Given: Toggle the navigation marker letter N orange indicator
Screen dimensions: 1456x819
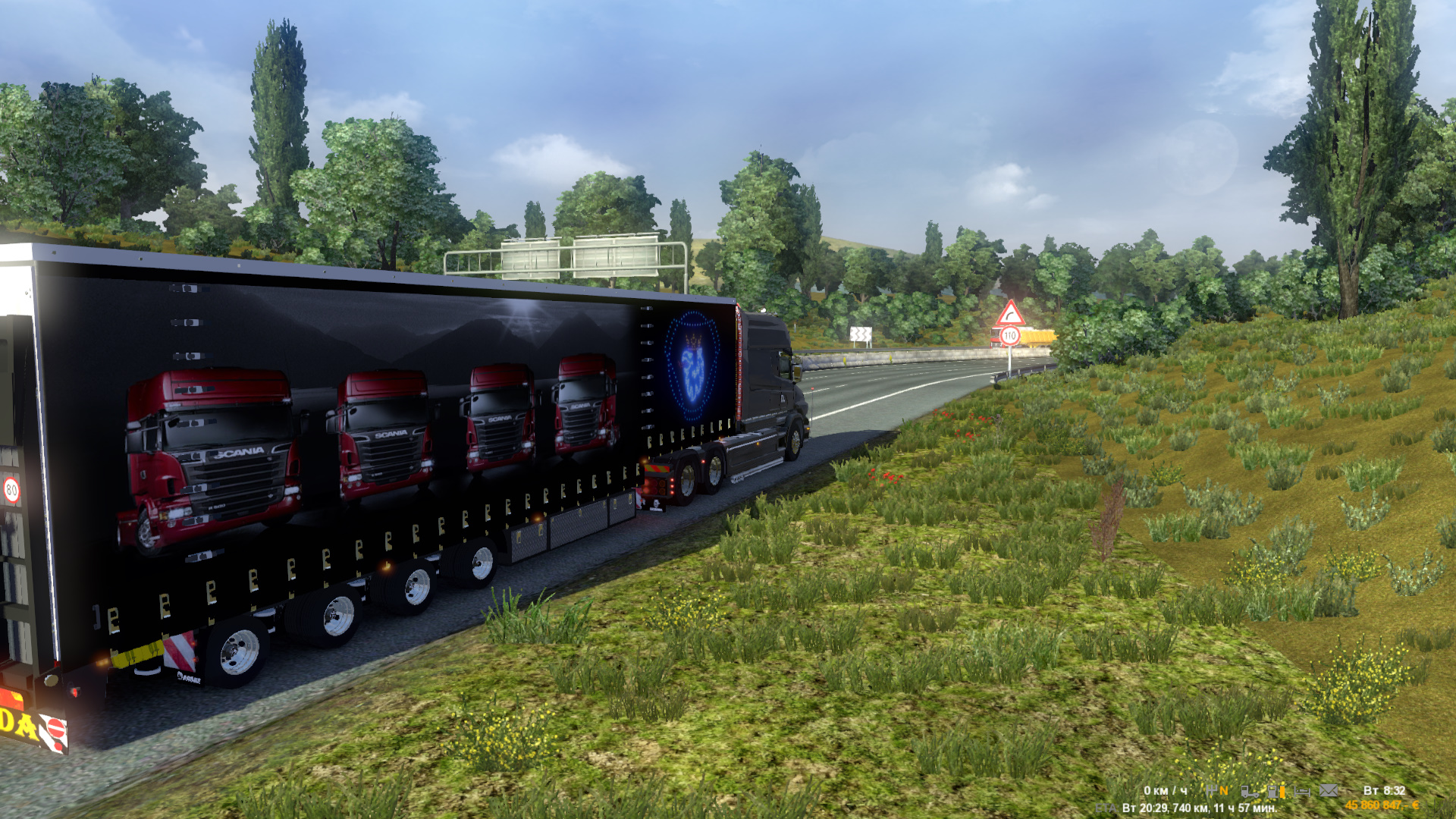Looking at the screenshot, I should tap(1225, 791).
